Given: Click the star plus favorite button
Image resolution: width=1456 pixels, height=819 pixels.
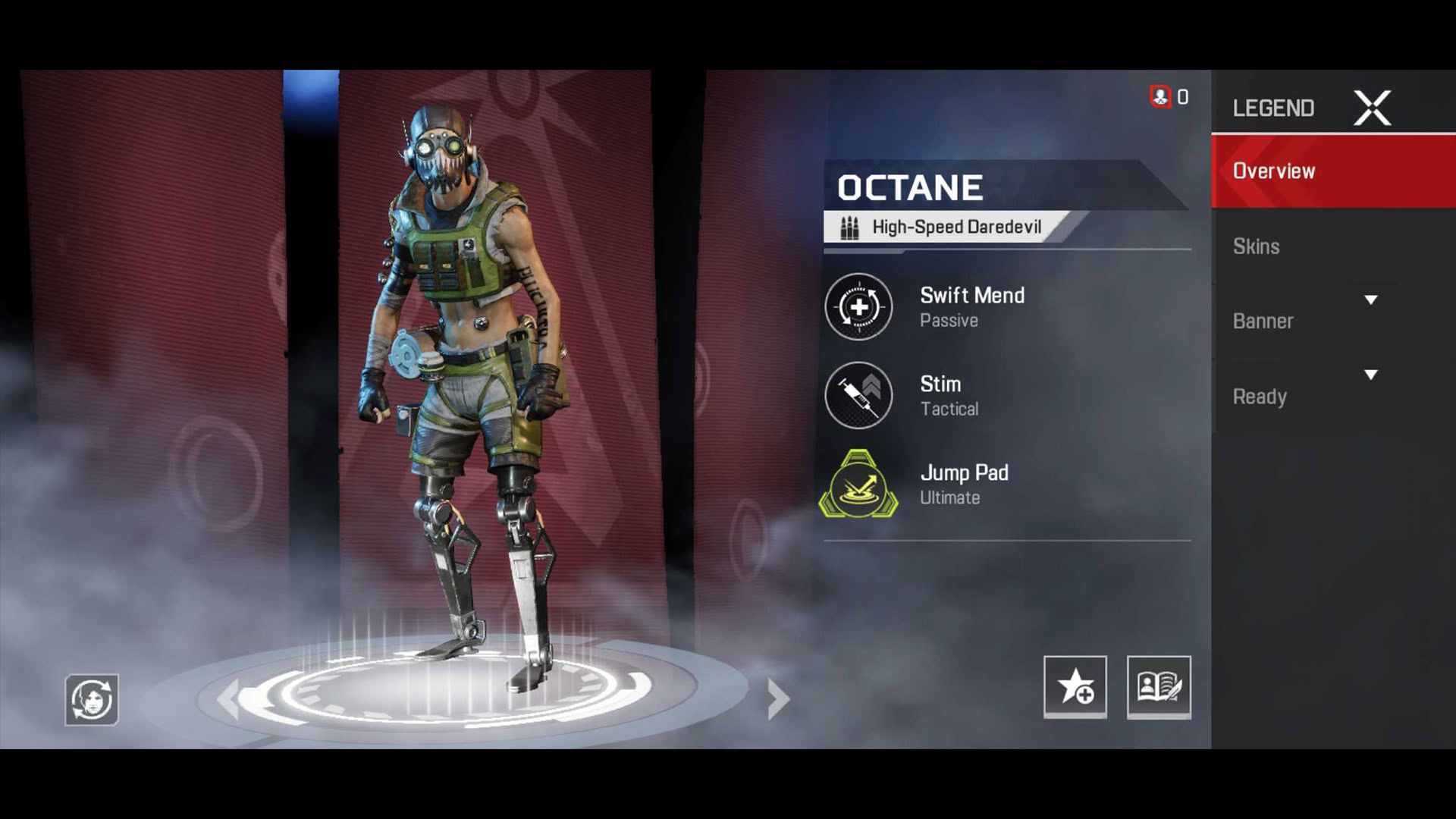Looking at the screenshot, I should click(1075, 686).
